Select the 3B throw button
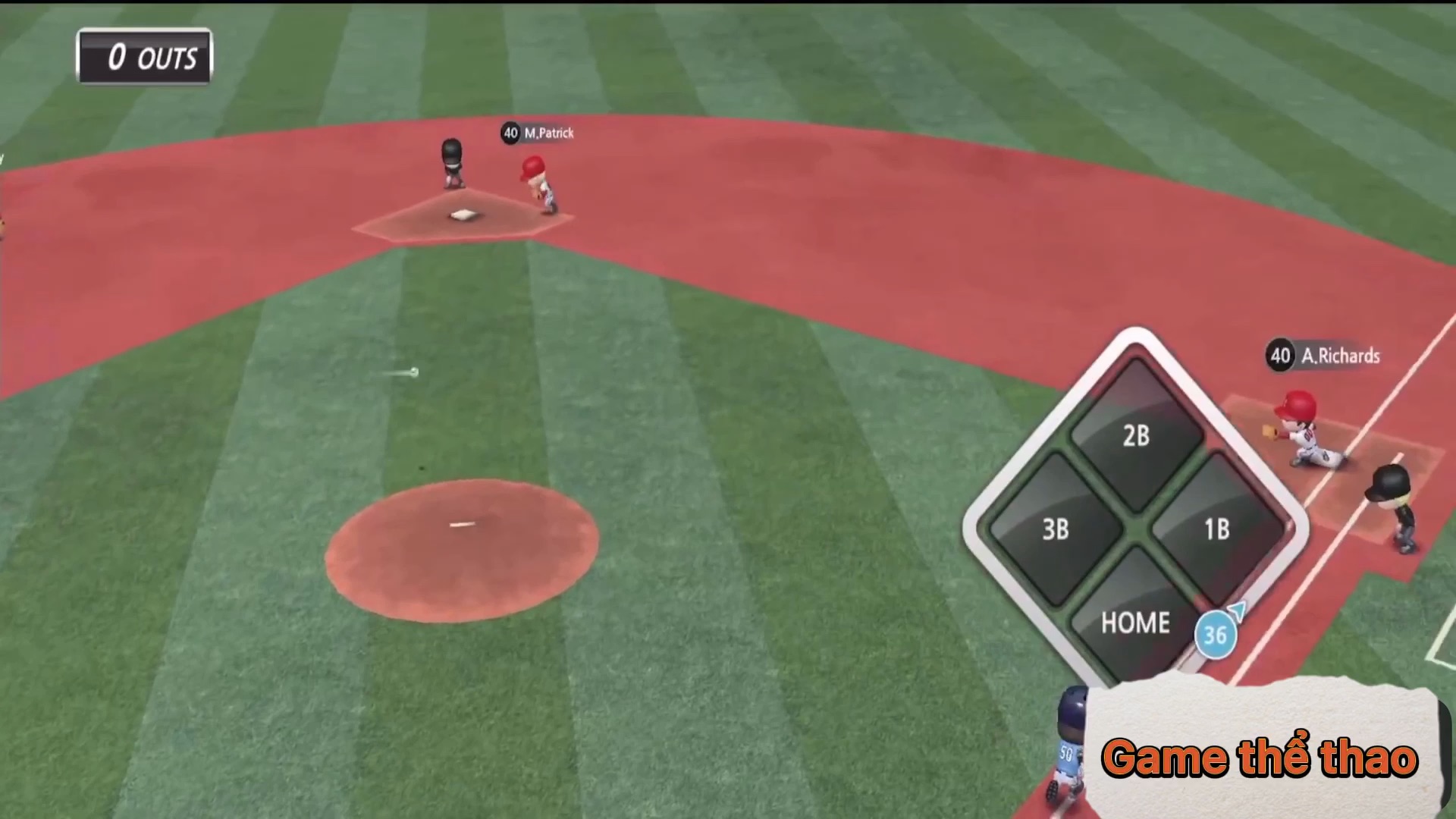 pos(1055,529)
